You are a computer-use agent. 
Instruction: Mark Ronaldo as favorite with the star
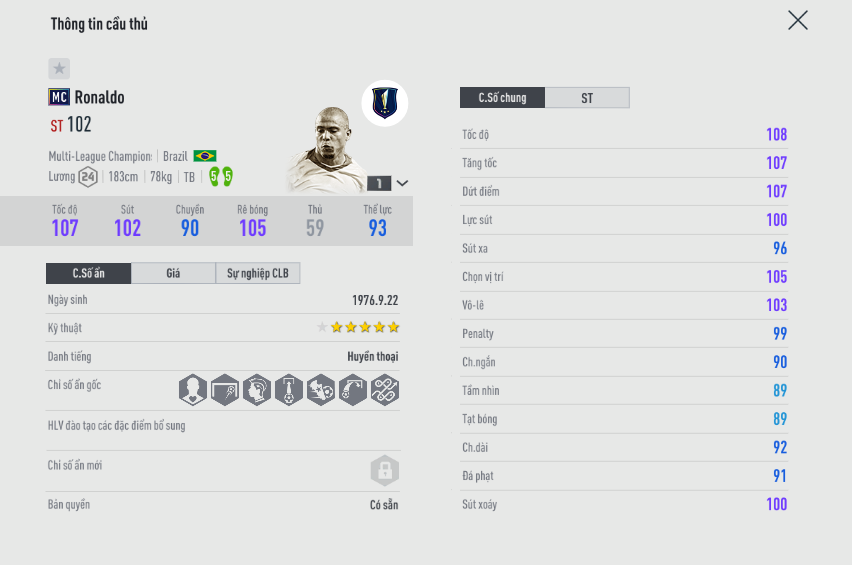[59, 68]
